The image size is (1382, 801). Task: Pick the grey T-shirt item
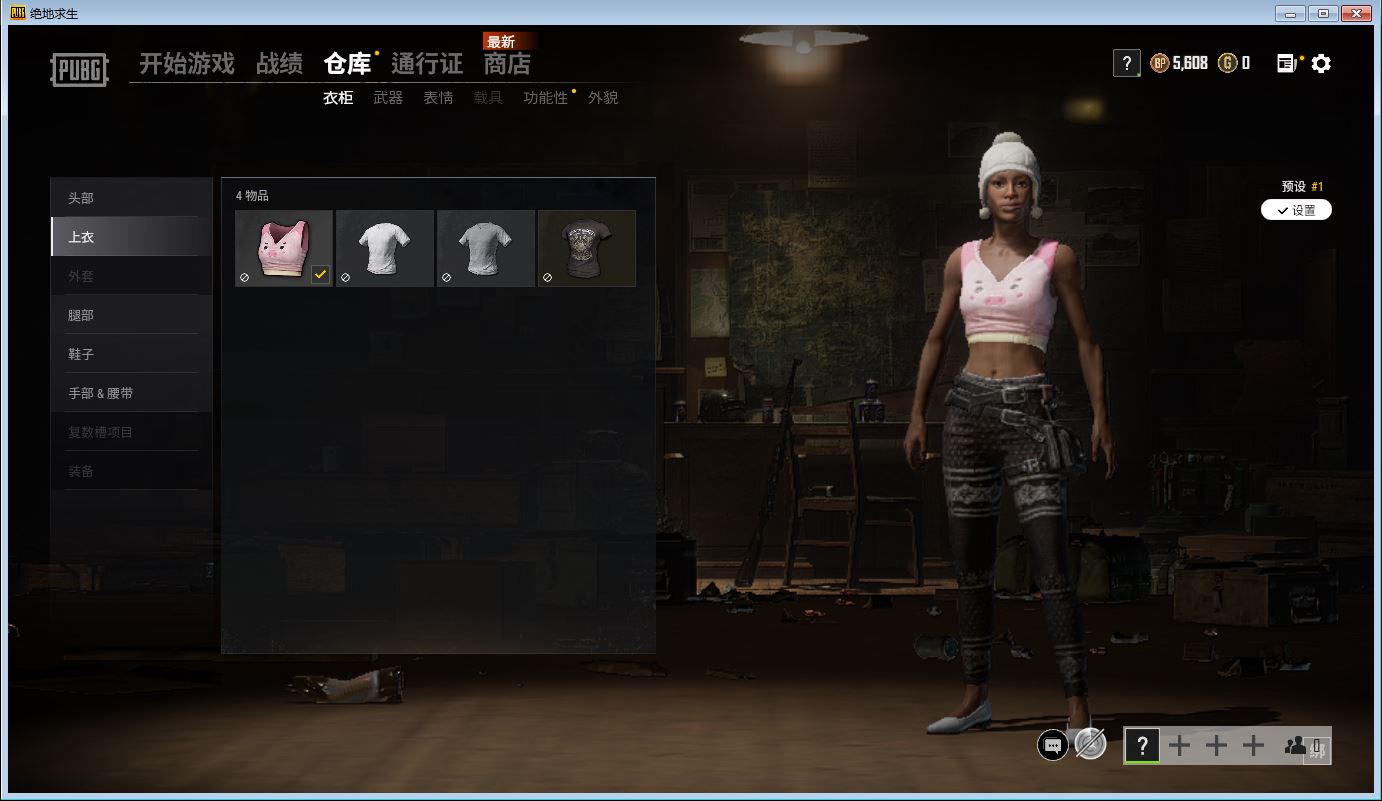[486, 248]
